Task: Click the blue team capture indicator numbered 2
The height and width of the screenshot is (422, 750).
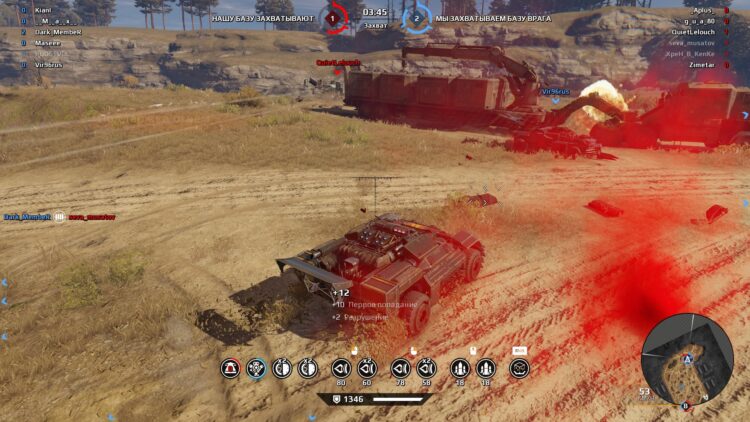Action: [x=416, y=17]
